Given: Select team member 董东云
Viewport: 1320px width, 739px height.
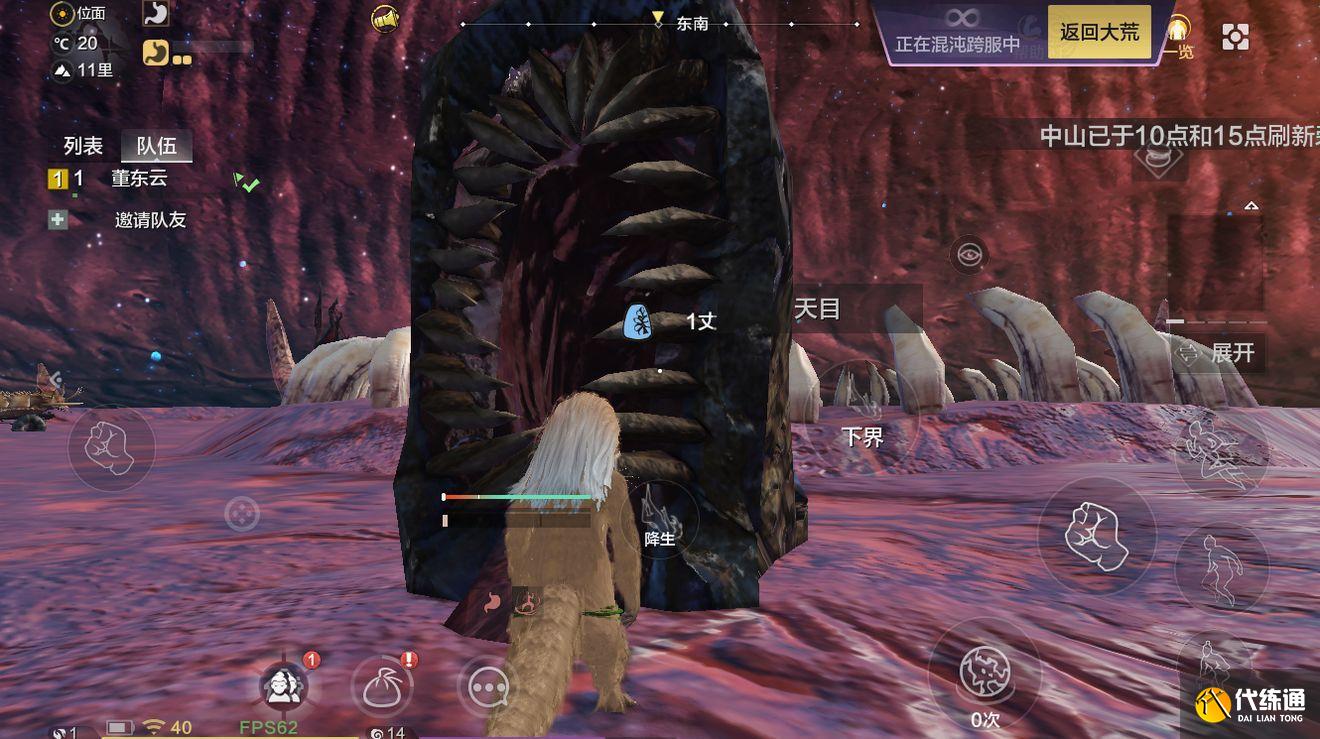Looking at the screenshot, I should 138,179.
